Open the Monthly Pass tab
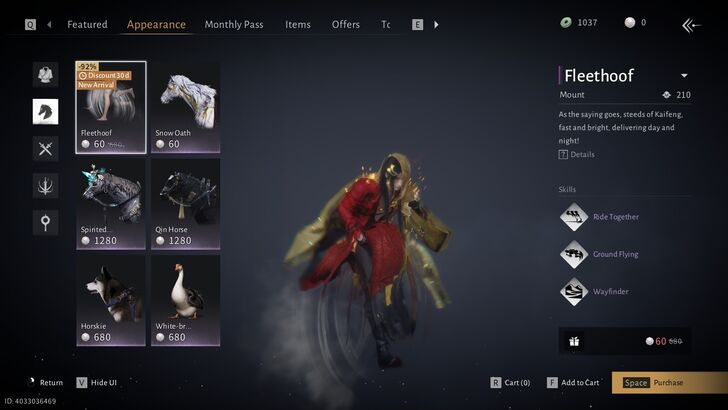 click(x=234, y=24)
